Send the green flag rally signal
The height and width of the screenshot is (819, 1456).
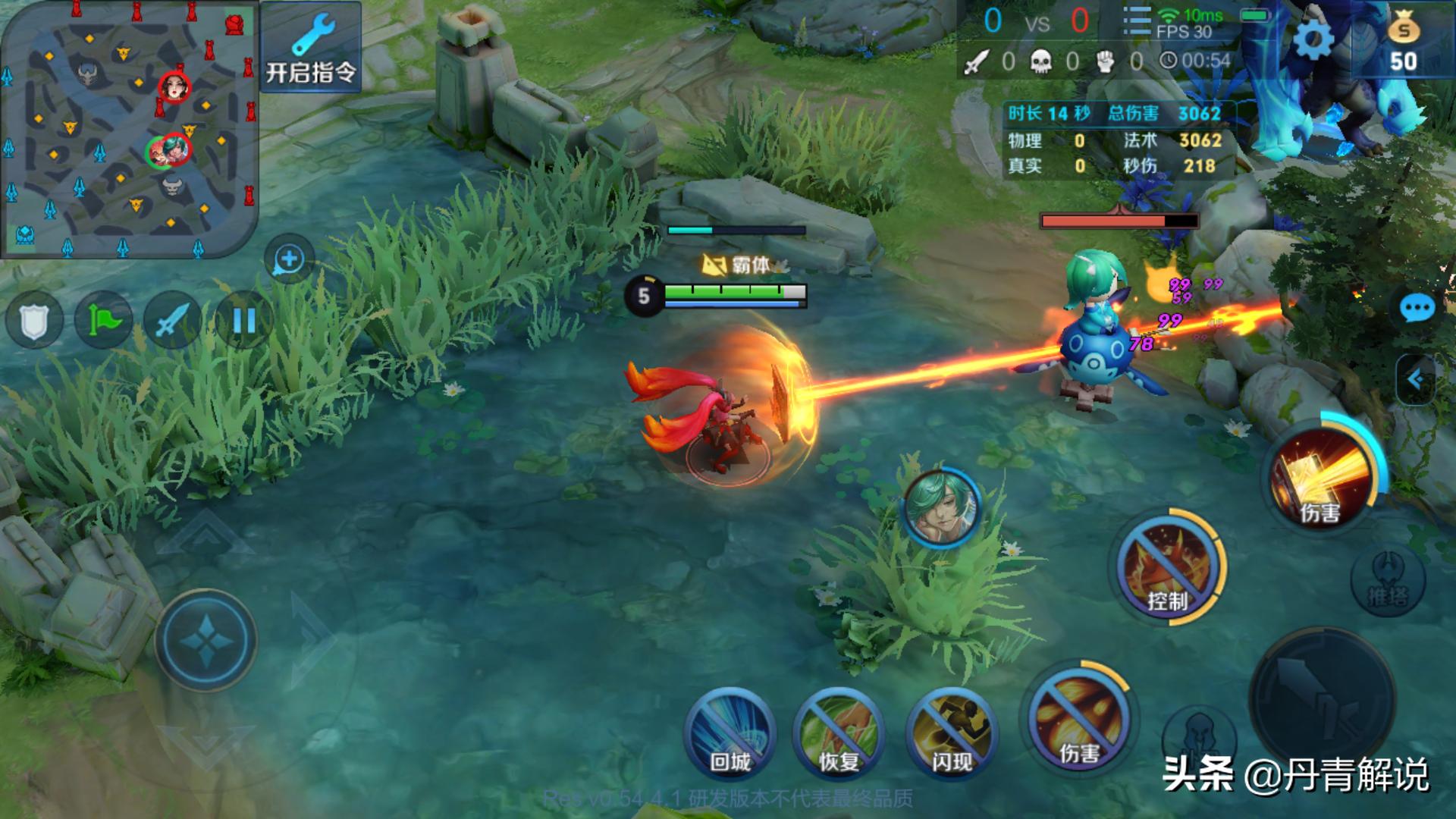pyautogui.click(x=104, y=321)
